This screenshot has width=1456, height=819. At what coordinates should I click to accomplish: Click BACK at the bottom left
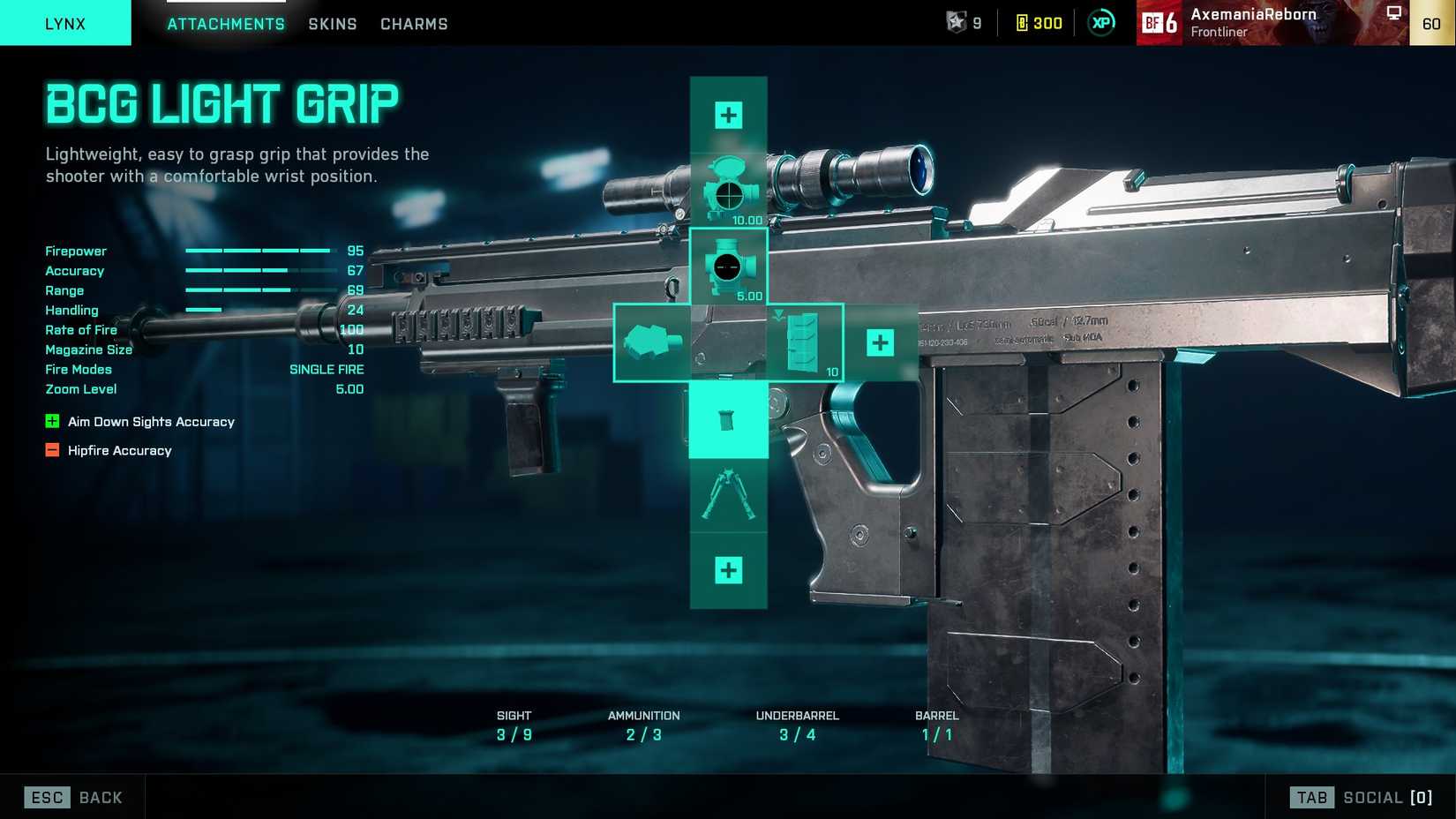pyautogui.click(x=100, y=797)
